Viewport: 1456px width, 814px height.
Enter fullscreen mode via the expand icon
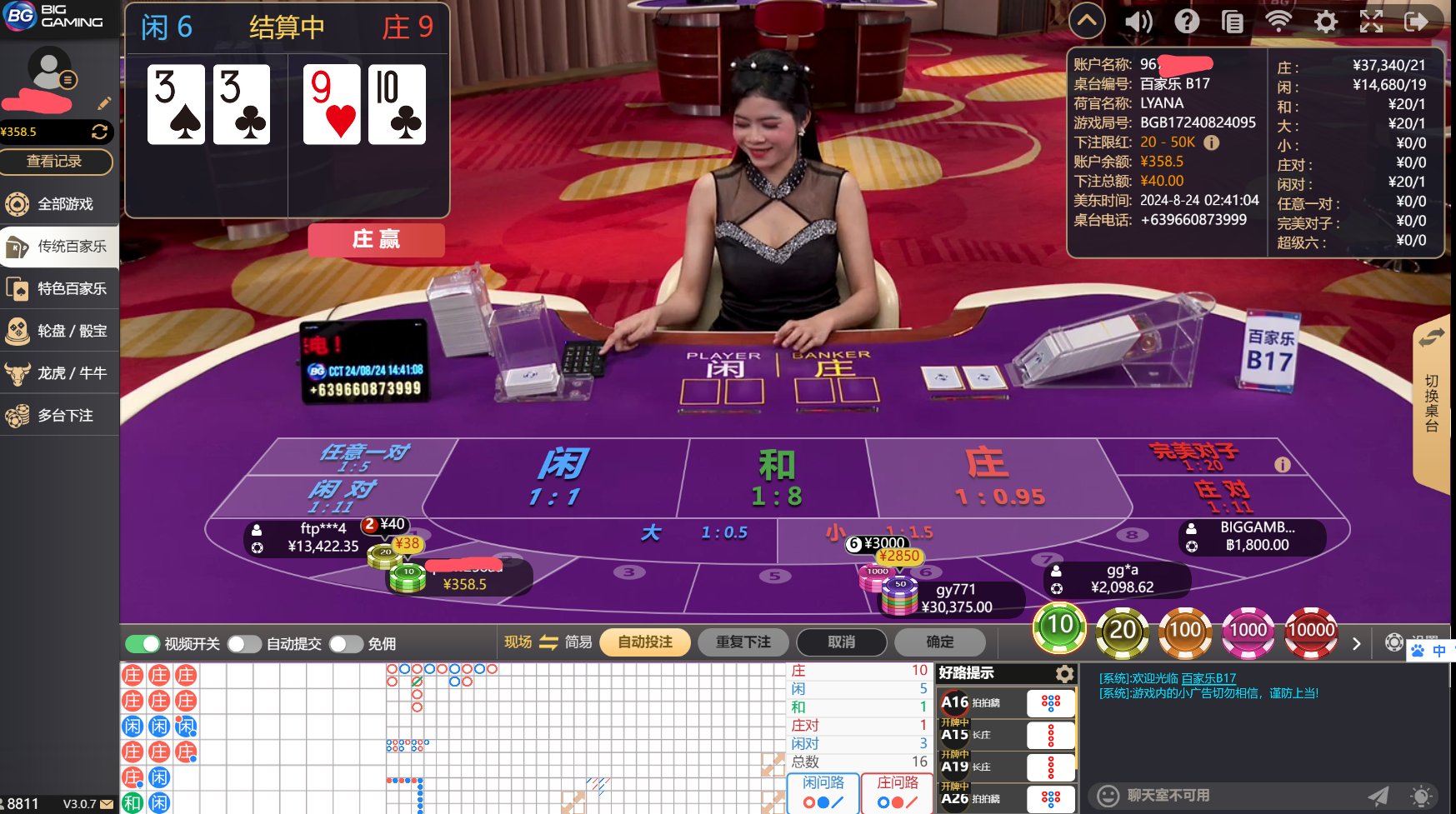pos(1371,21)
